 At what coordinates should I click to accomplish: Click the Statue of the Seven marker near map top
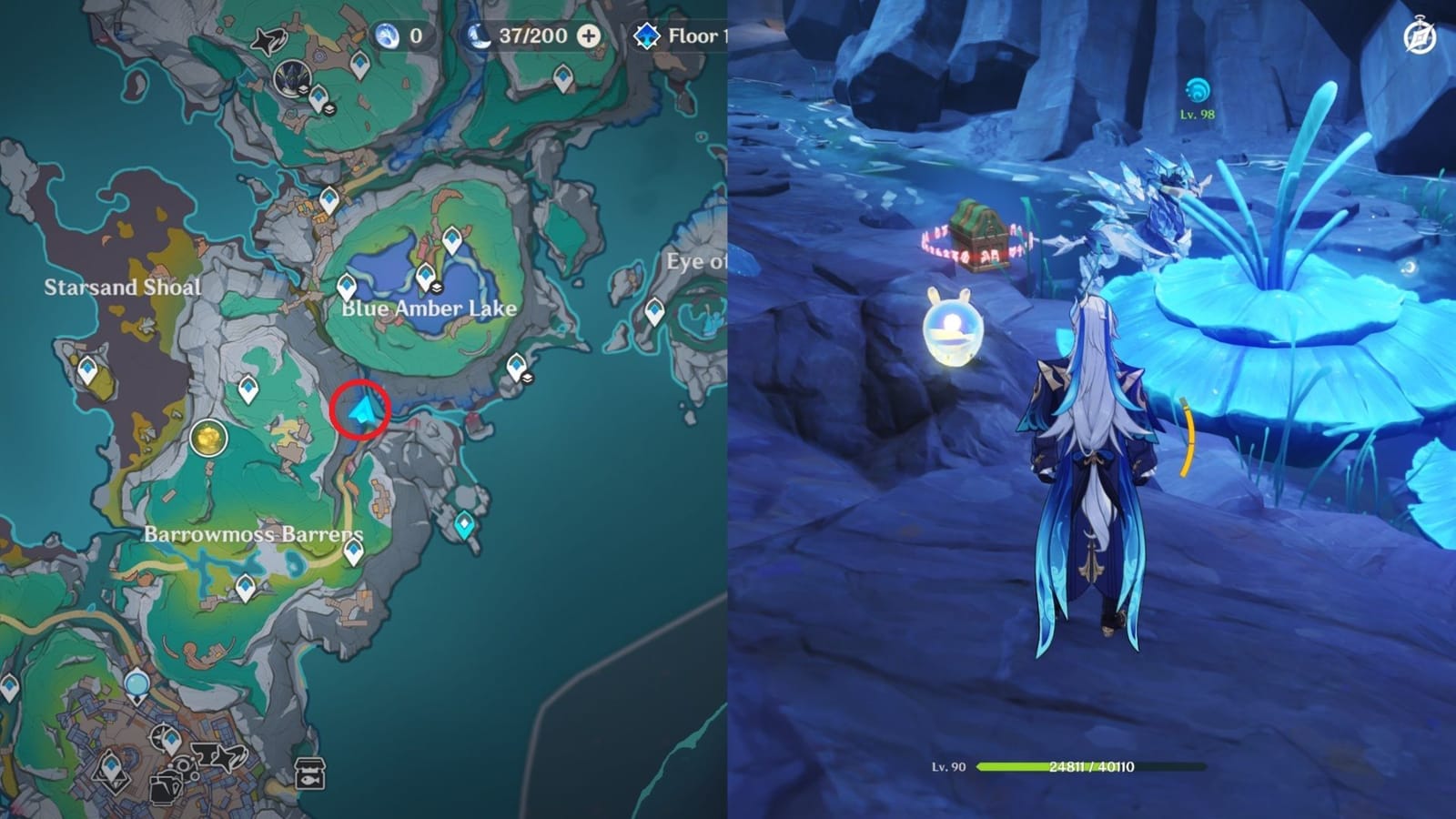point(293,79)
